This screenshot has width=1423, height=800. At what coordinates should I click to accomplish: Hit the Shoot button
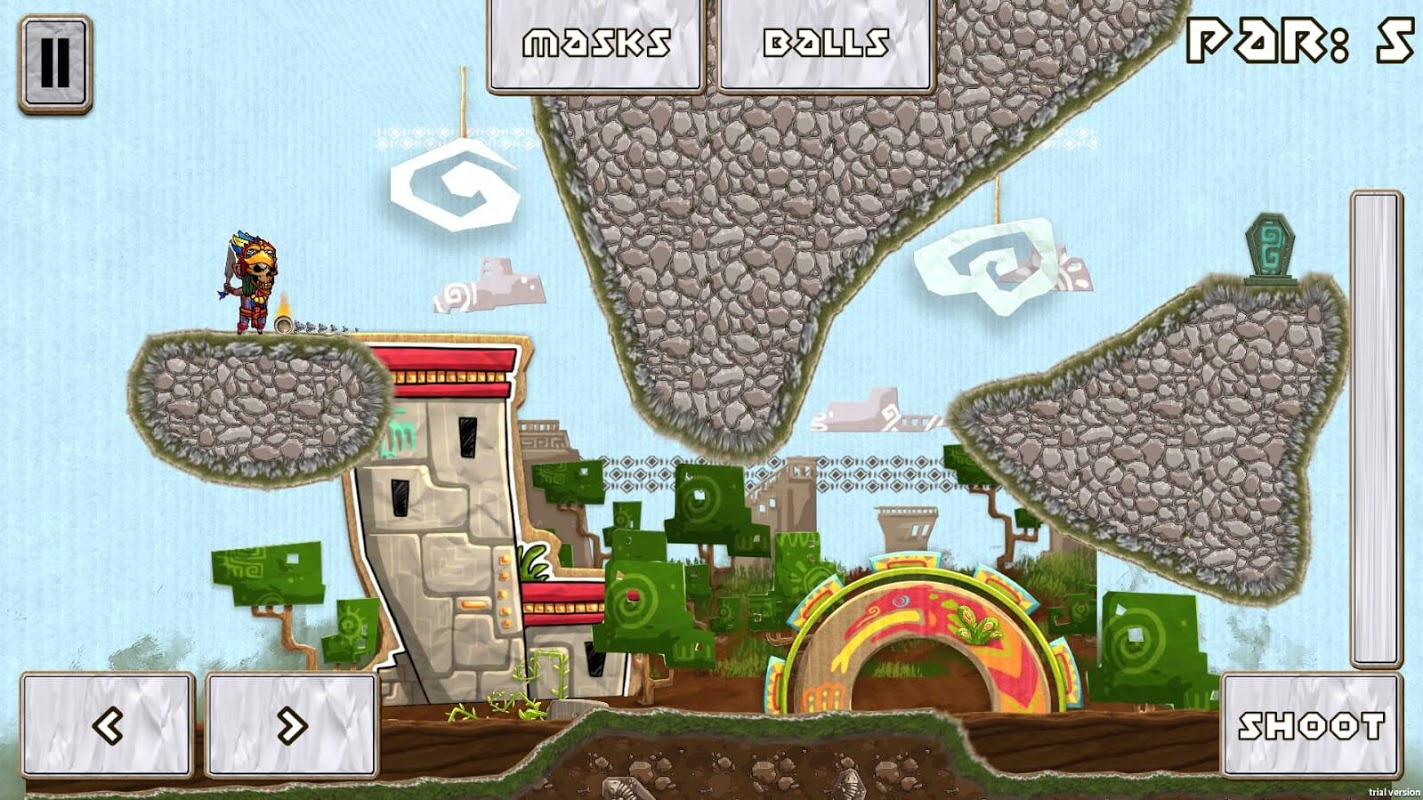point(1311,725)
